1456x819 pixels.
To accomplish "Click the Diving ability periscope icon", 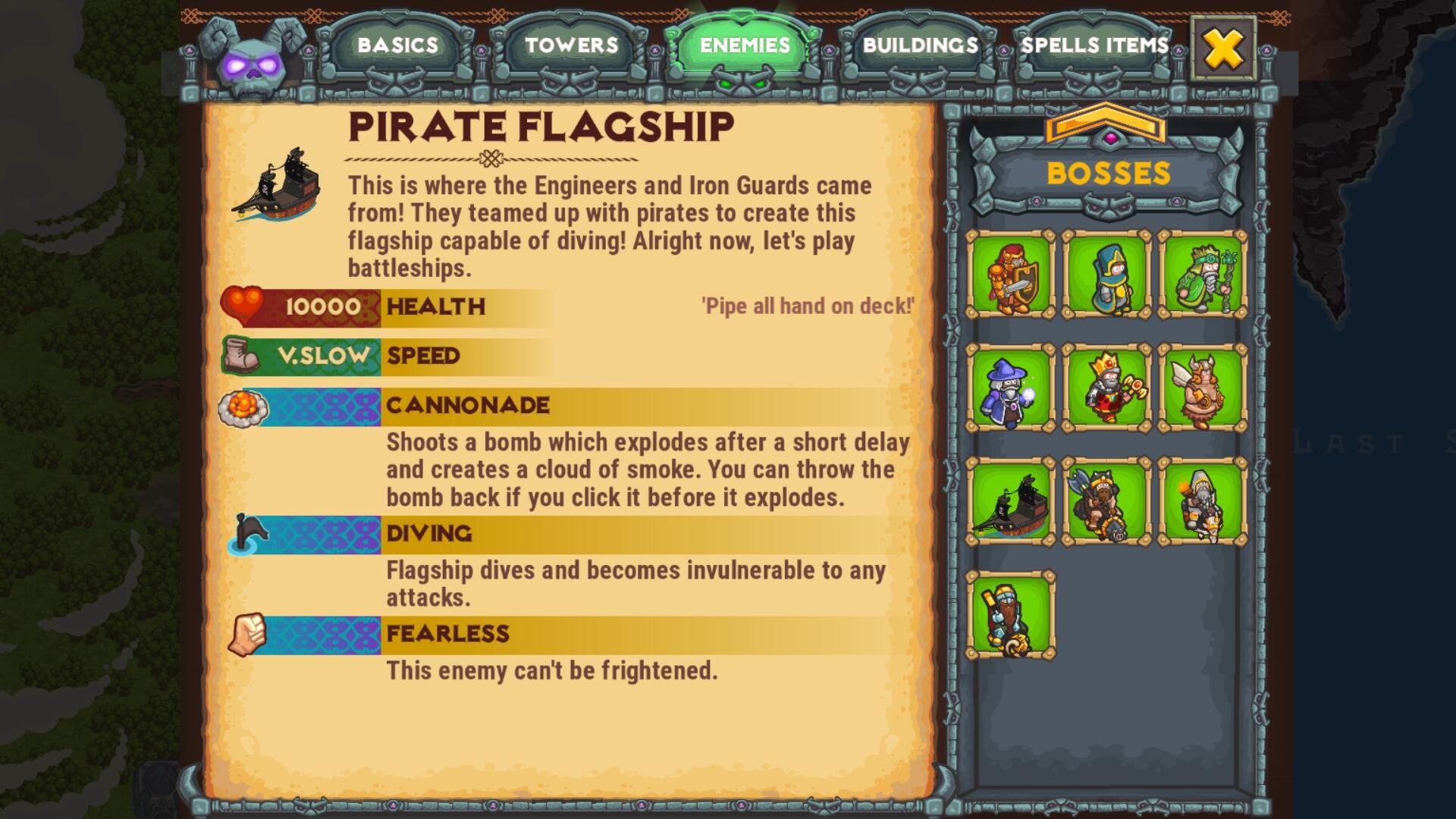I will coord(250,533).
